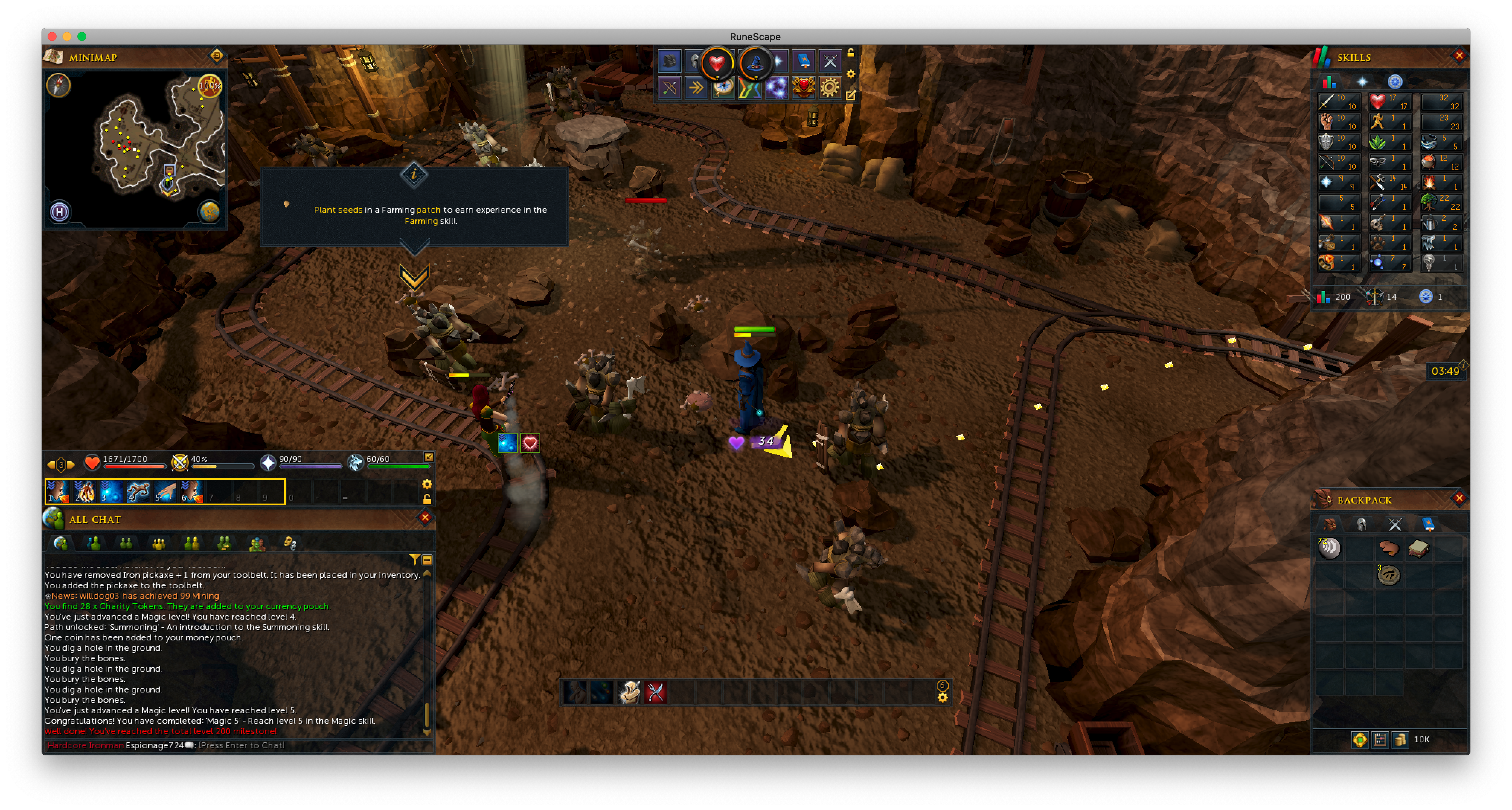Toggle the action bar lock icon

click(427, 499)
